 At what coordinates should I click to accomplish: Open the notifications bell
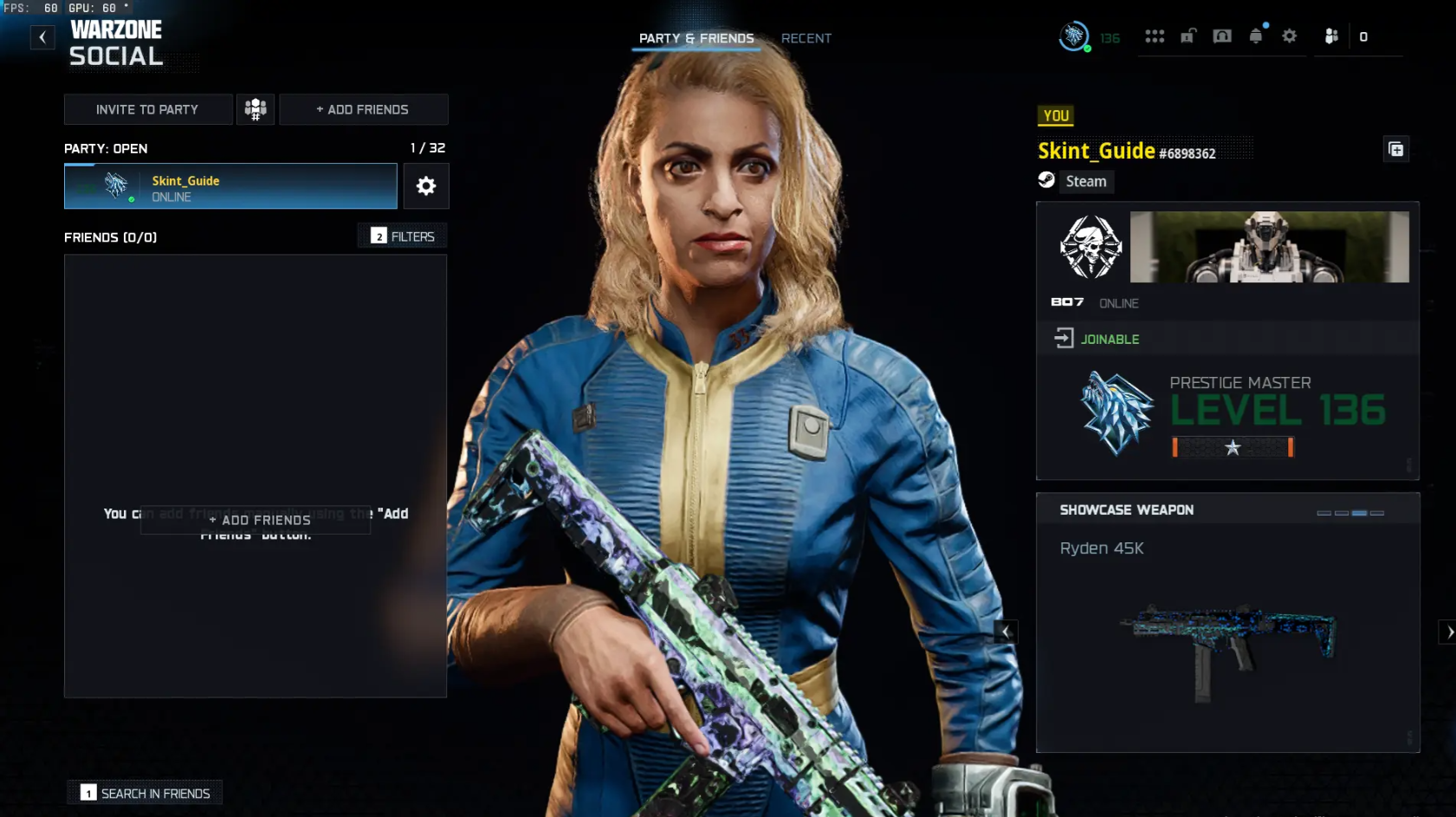click(1258, 36)
